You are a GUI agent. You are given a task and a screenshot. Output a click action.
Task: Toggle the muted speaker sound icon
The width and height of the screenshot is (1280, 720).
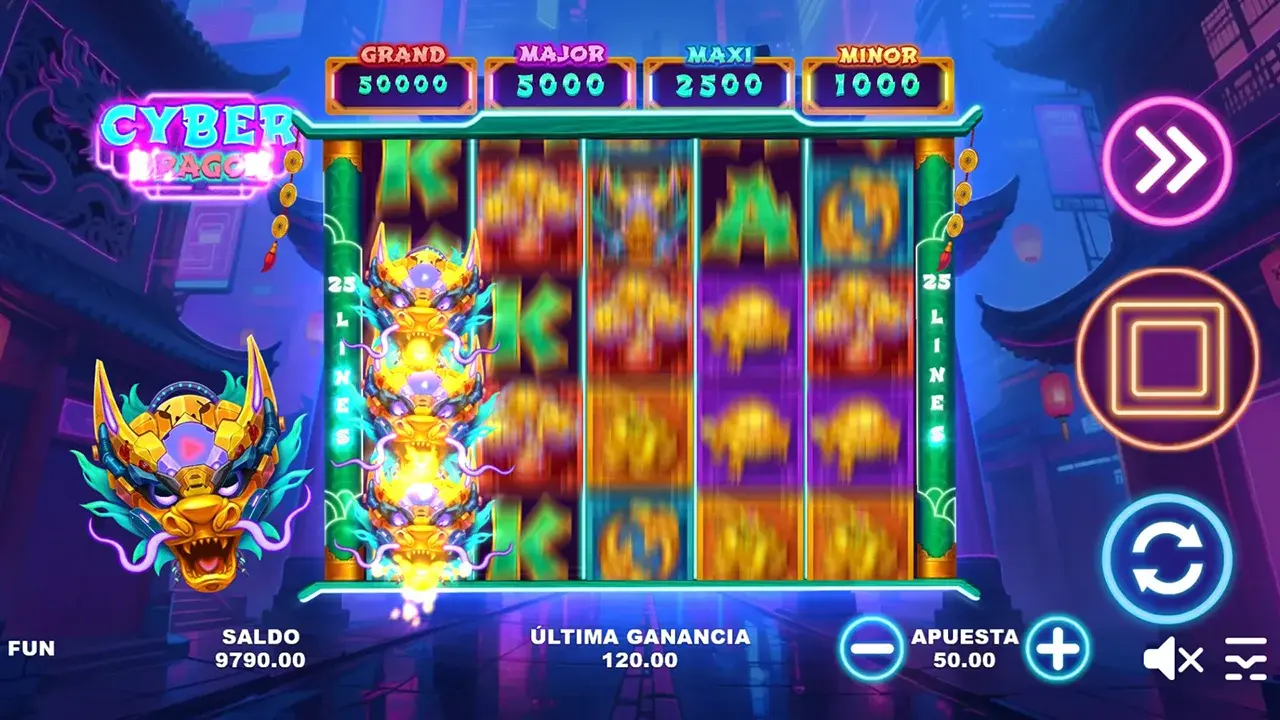pyautogui.click(x=1172, y=659)
